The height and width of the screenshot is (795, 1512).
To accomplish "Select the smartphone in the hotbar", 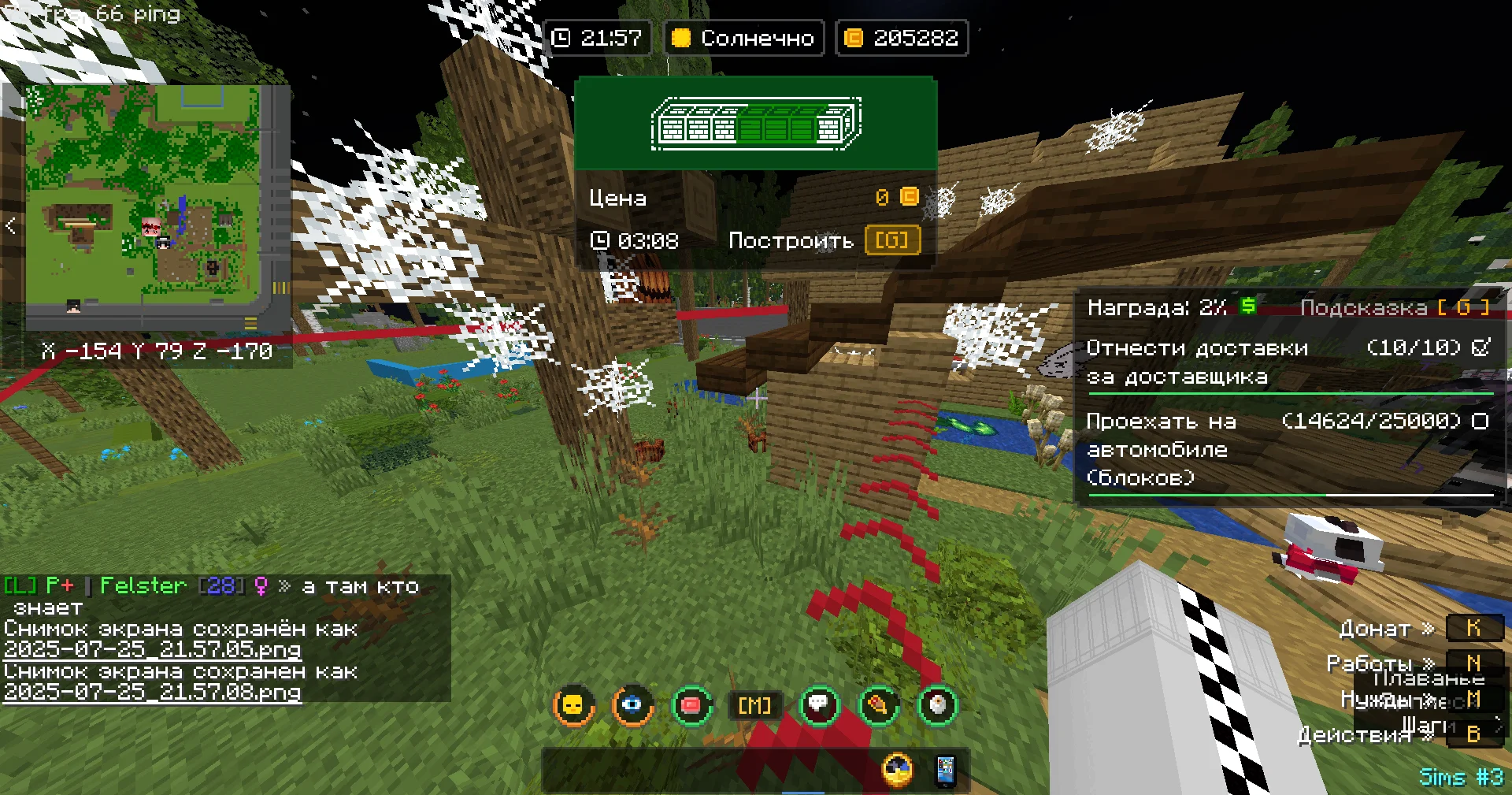I will tap(945, 771).
